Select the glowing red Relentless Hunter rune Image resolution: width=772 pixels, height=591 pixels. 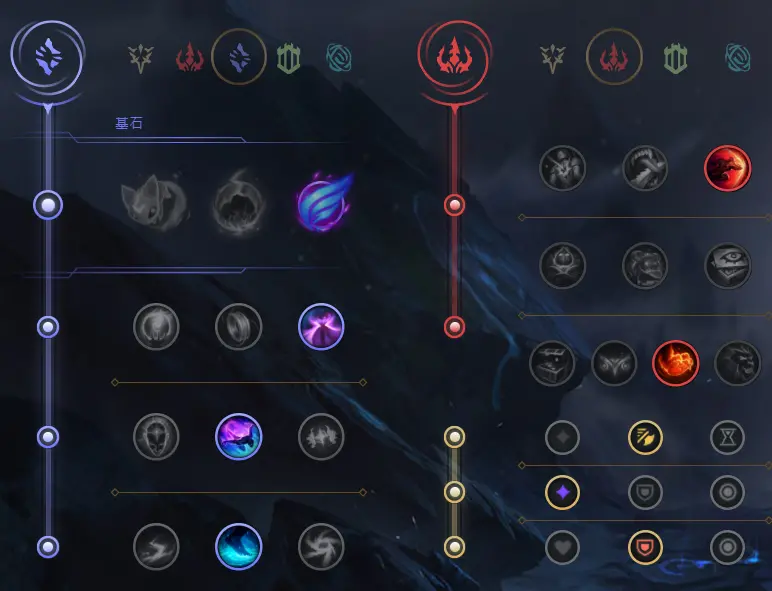[x=676, y=364]
